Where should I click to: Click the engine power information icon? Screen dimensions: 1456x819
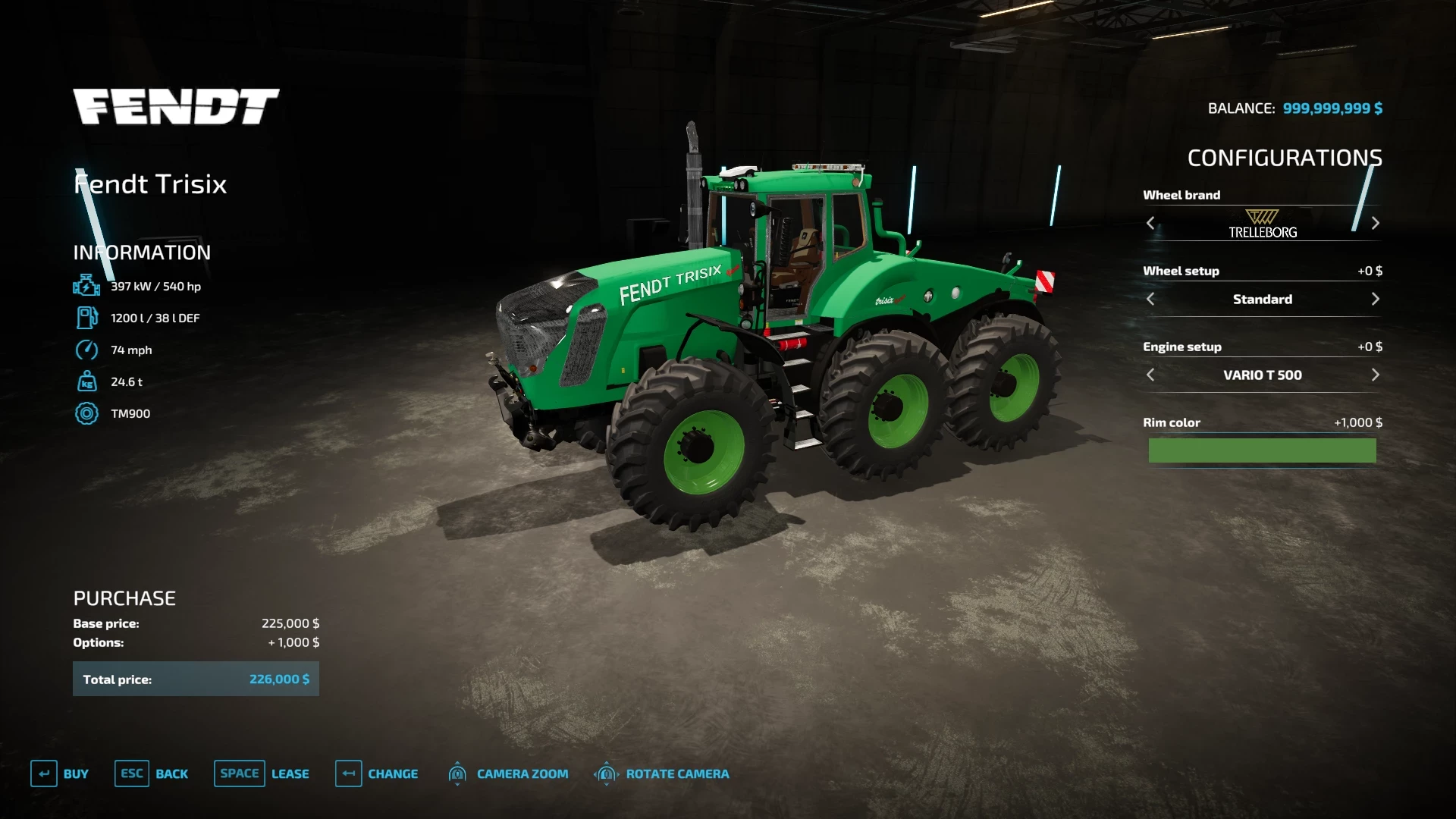point(86,287)
